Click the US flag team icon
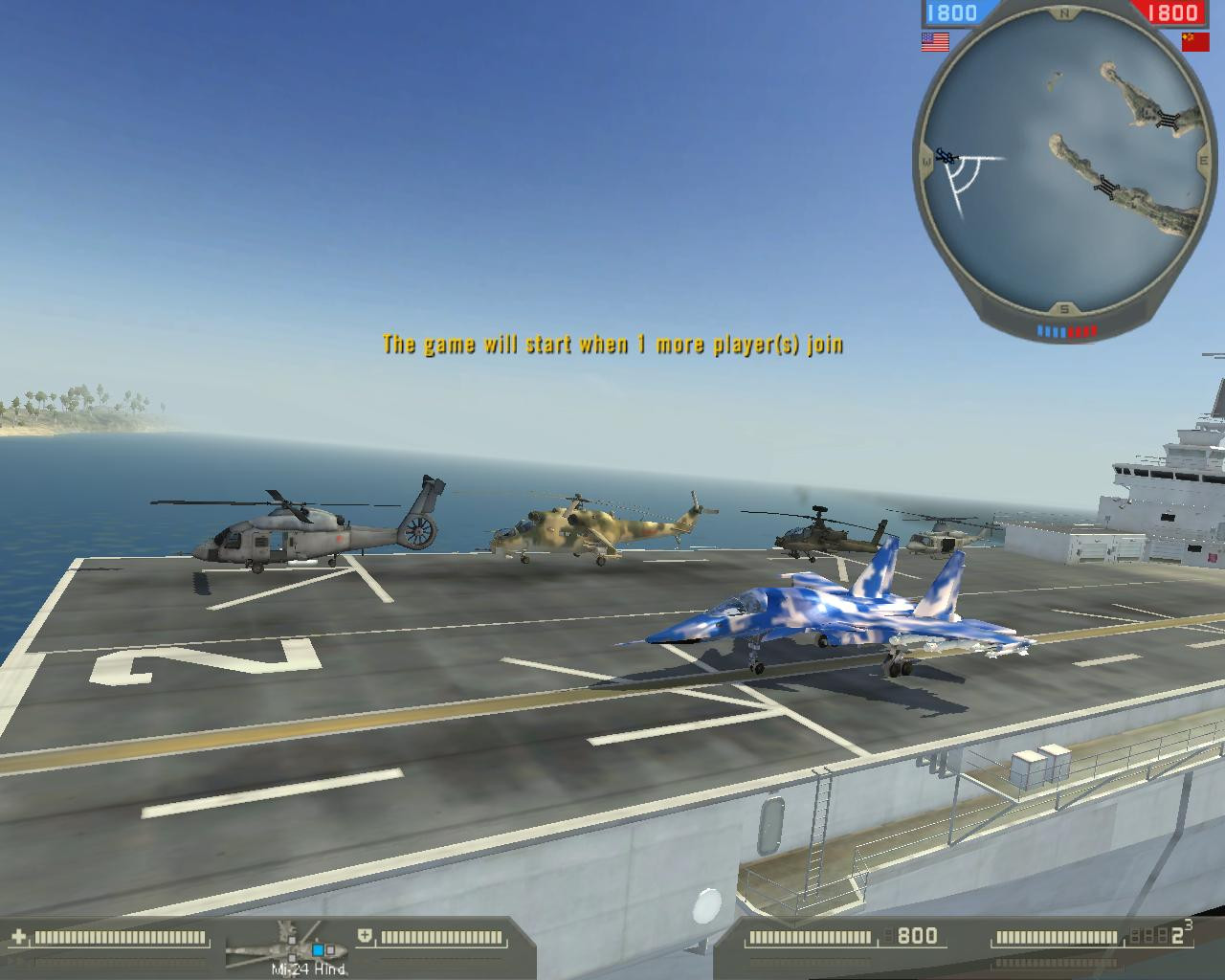 tap(933, 40)
